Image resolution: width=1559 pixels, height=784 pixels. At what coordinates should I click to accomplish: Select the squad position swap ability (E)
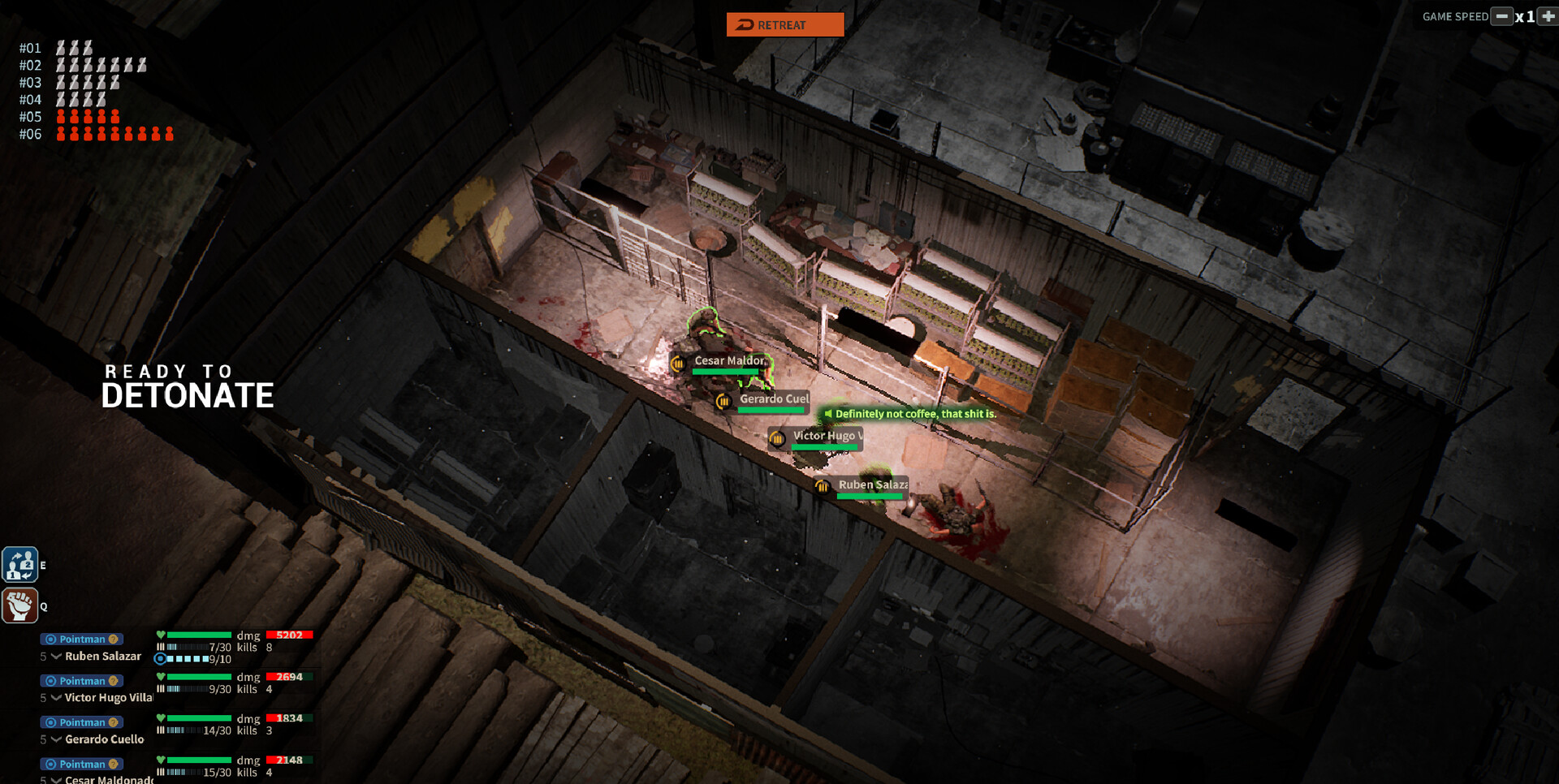(19, 565)
